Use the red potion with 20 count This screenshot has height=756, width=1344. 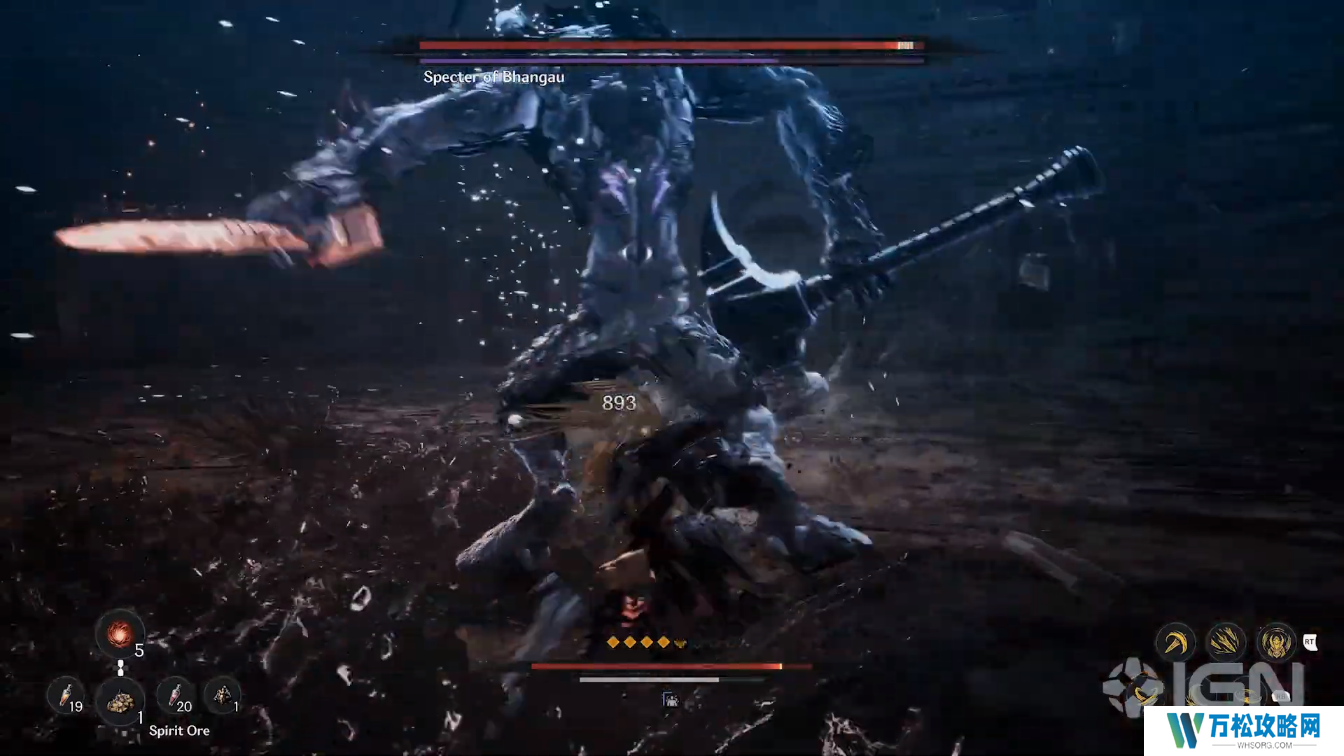point(174,695)
